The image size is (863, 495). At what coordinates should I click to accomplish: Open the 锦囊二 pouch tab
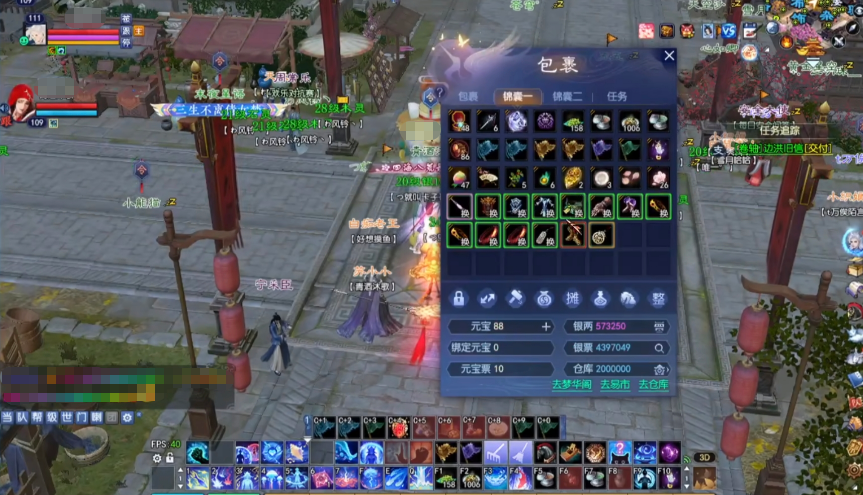(567, 96)
